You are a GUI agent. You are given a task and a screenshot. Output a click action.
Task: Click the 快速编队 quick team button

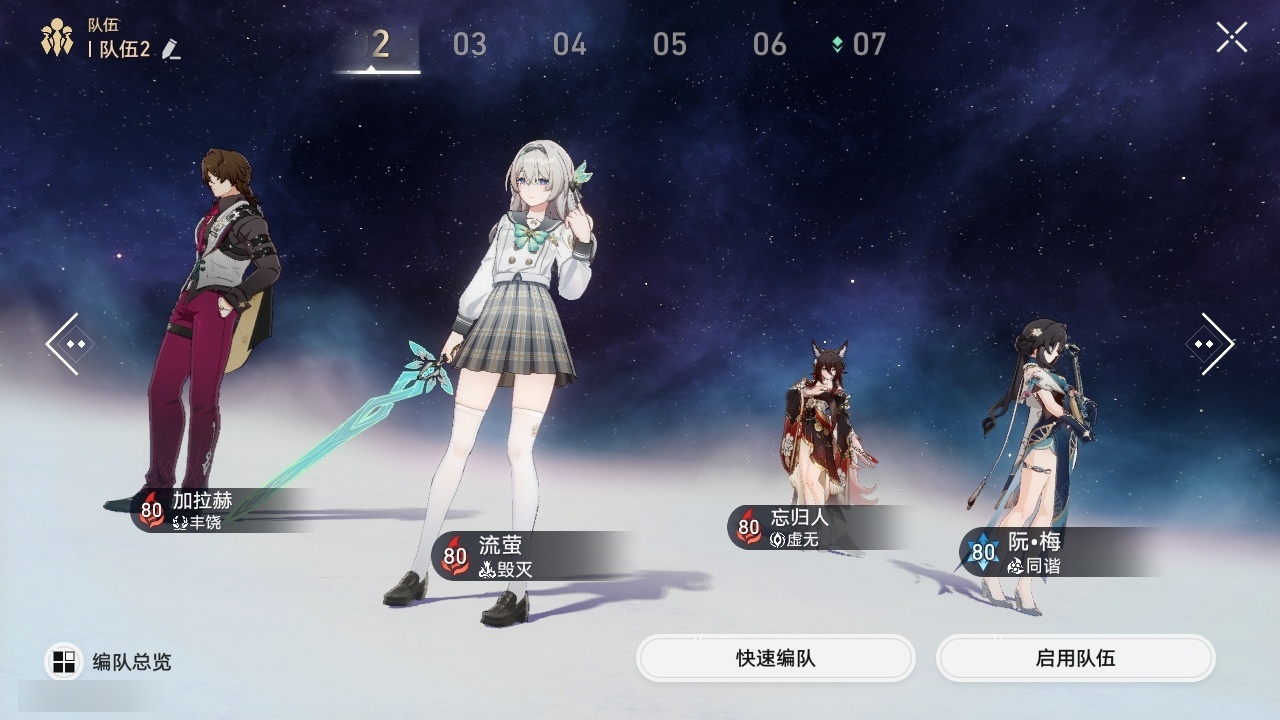775,658
